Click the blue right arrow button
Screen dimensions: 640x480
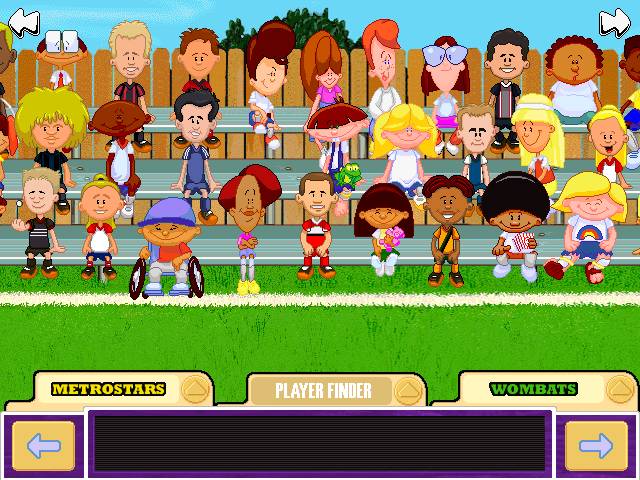click(596, 446)
